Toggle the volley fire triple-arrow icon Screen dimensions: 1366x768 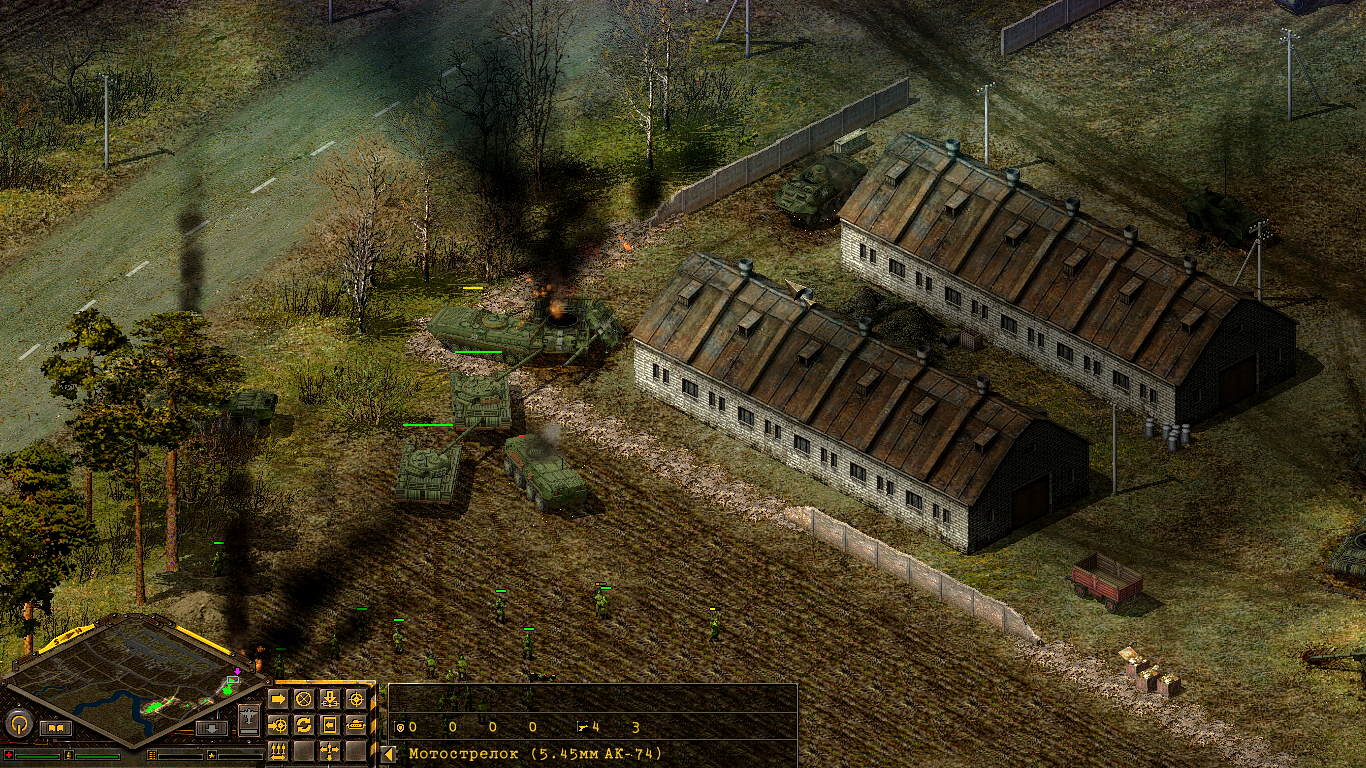point(278,751)
